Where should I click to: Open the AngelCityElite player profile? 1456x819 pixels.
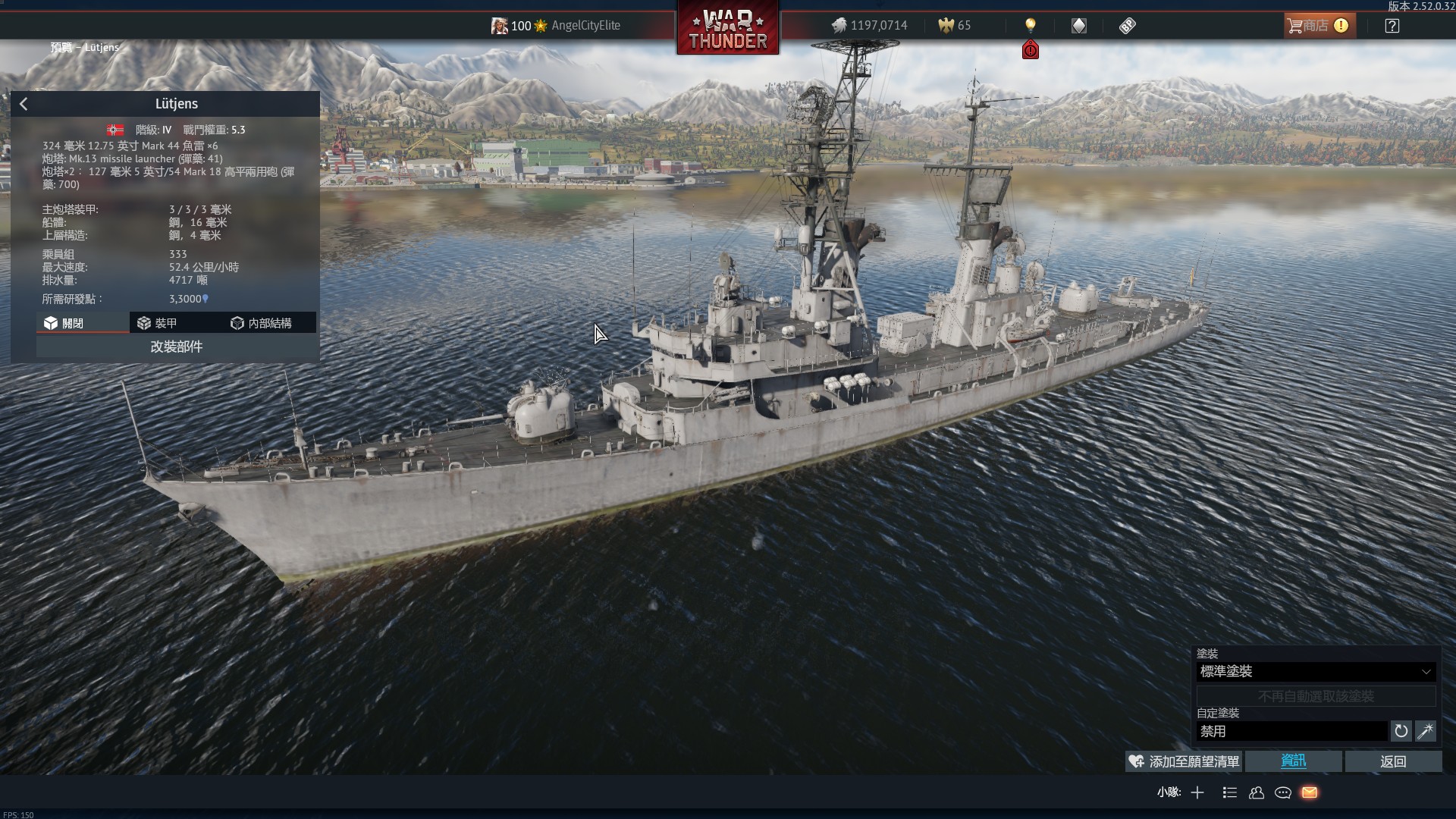tap(585, 26)
